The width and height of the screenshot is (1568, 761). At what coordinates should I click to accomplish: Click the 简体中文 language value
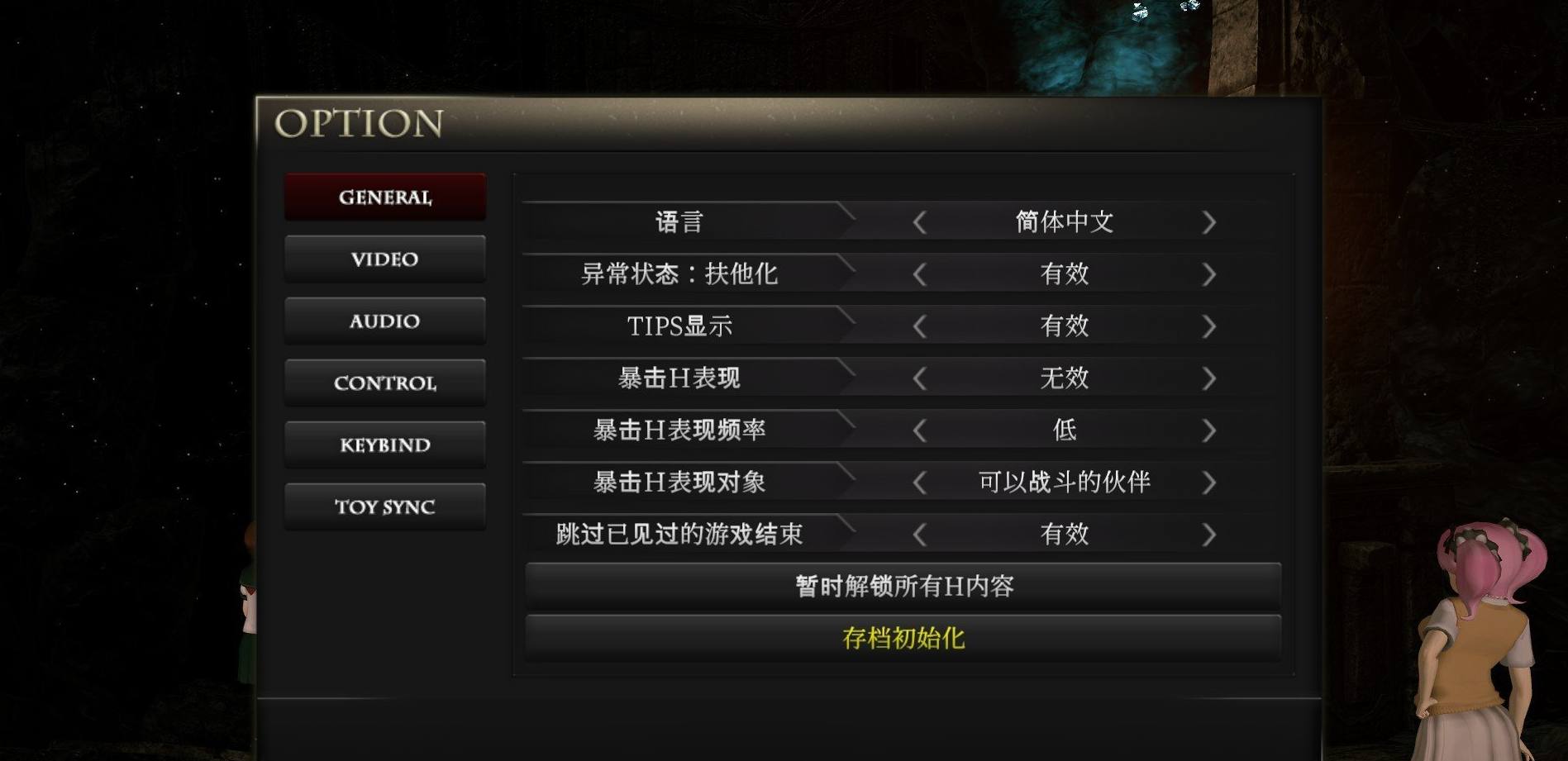(1065, 221)
